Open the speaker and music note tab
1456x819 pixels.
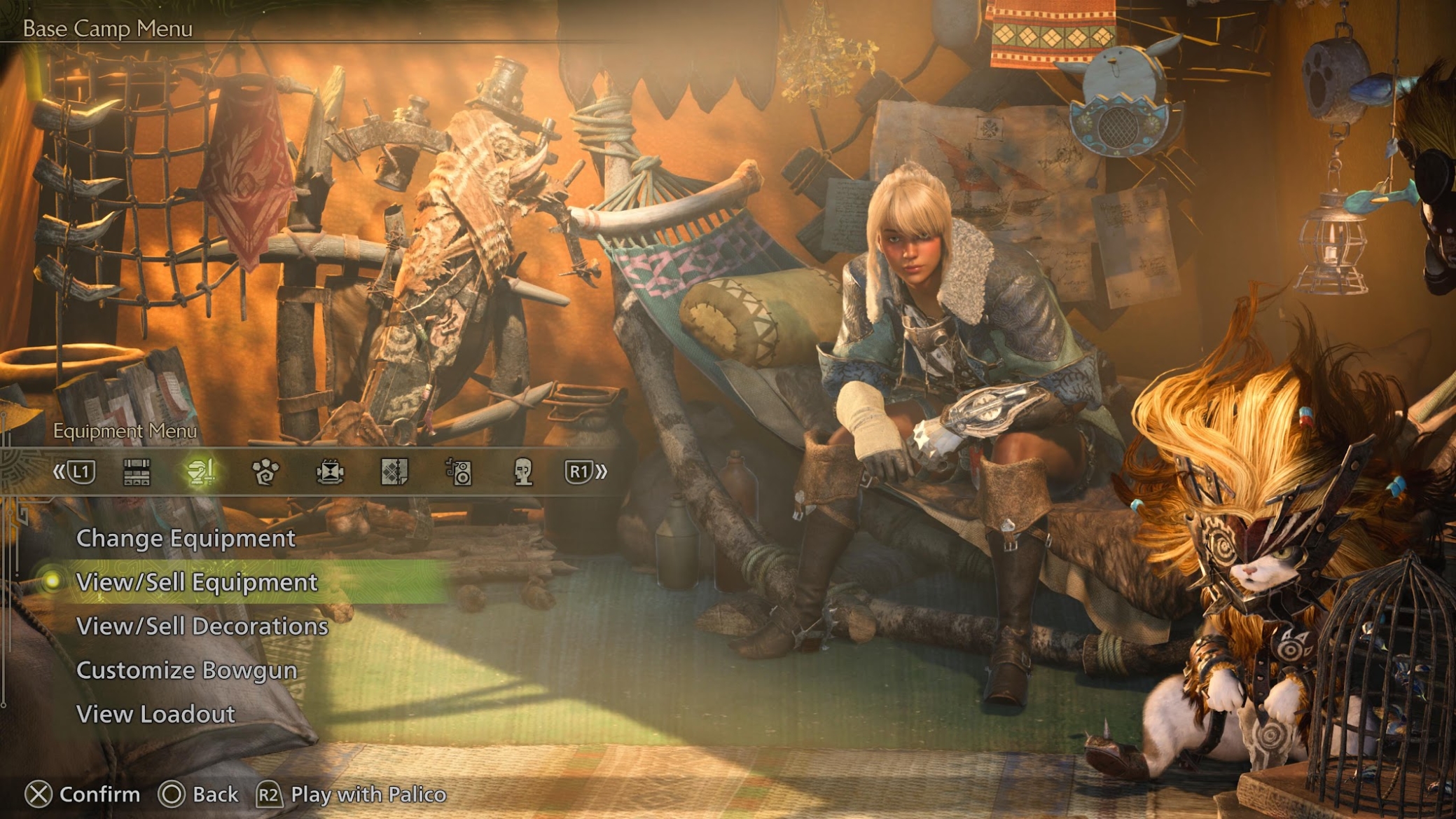459,472
